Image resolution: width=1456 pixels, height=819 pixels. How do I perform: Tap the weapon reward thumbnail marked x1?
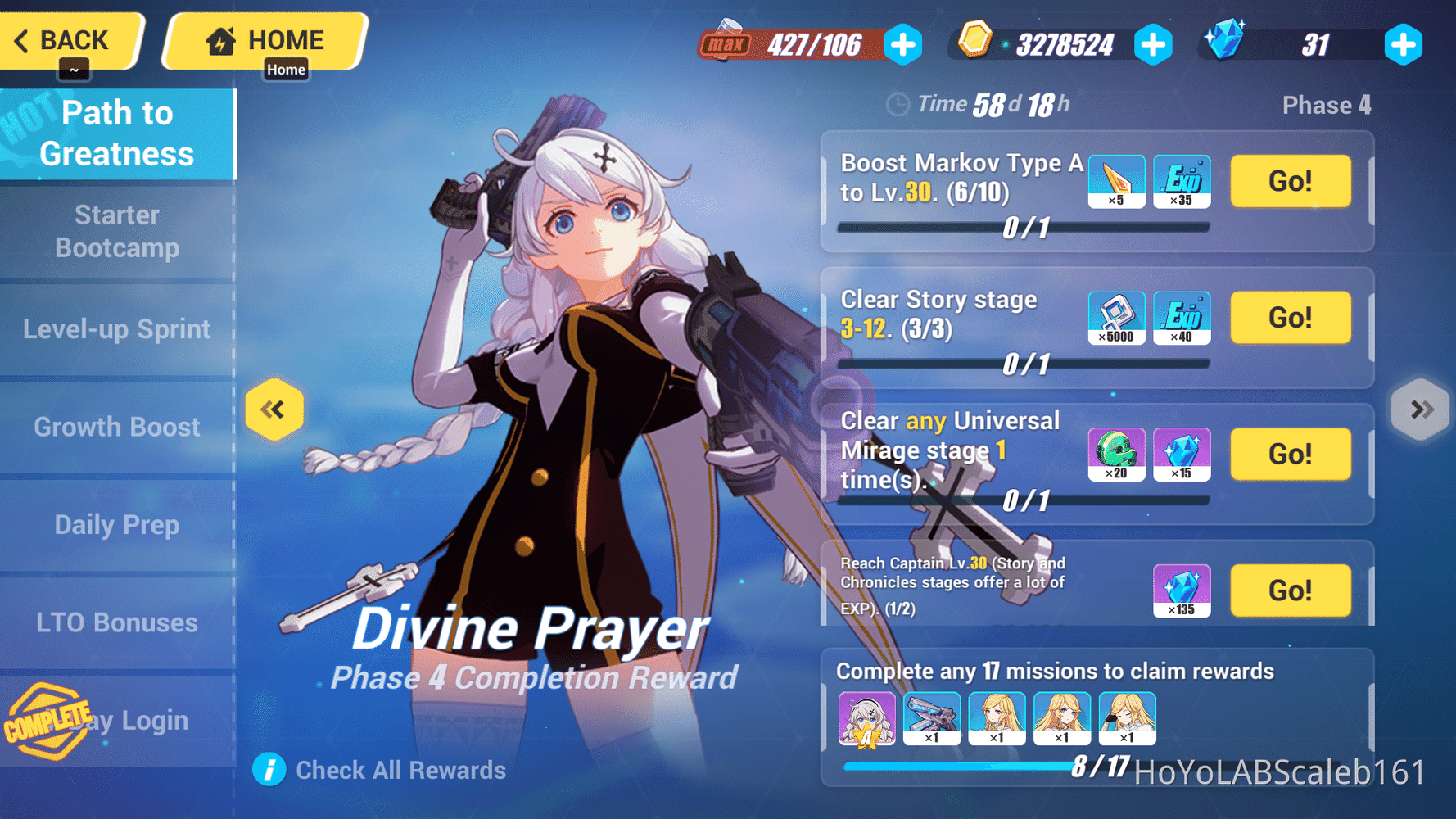pos(932,718)
